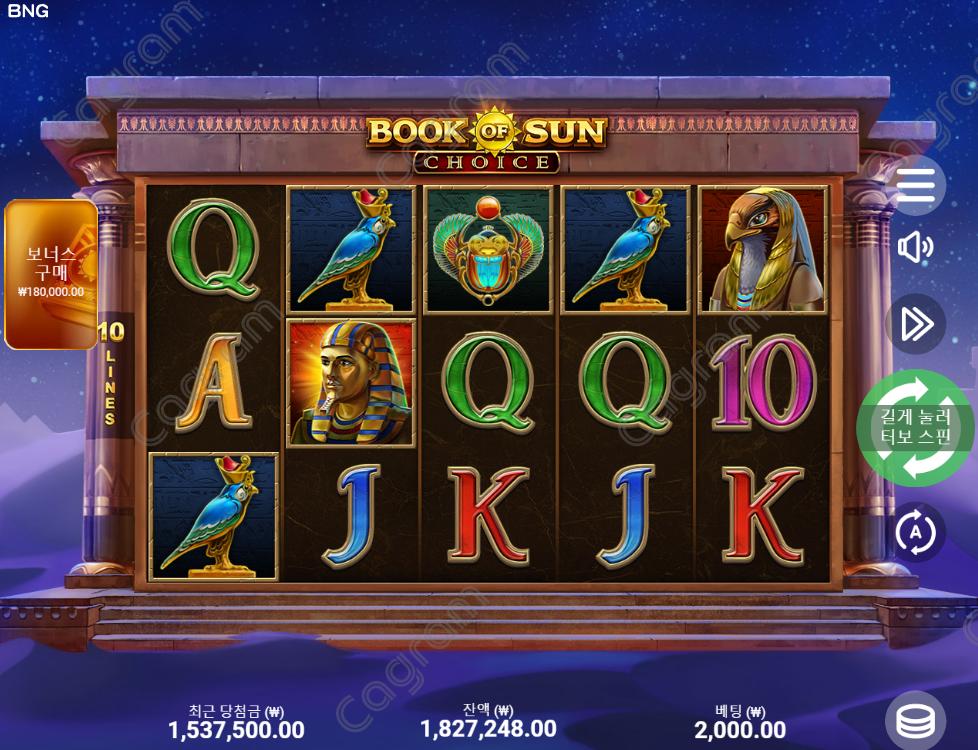Buy the bonus for ₩180,000.00

(51, 275)
